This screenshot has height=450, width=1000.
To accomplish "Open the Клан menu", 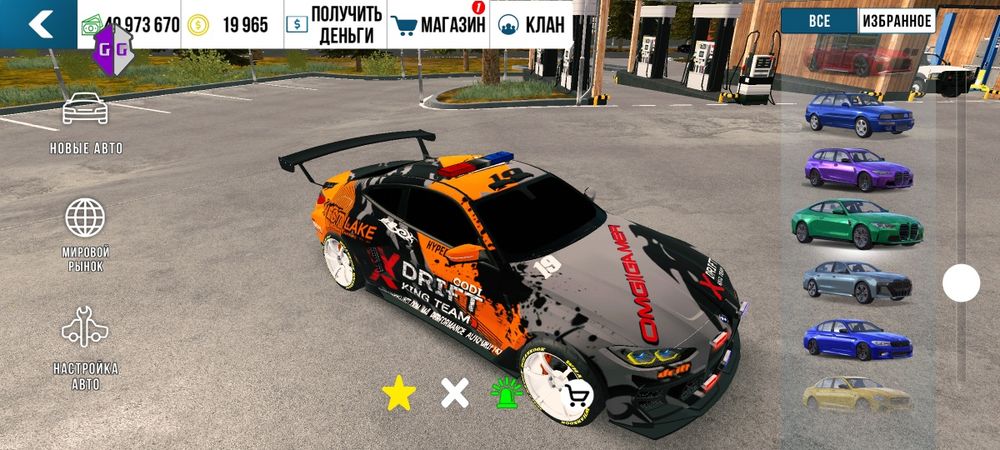I will [531, 24].
